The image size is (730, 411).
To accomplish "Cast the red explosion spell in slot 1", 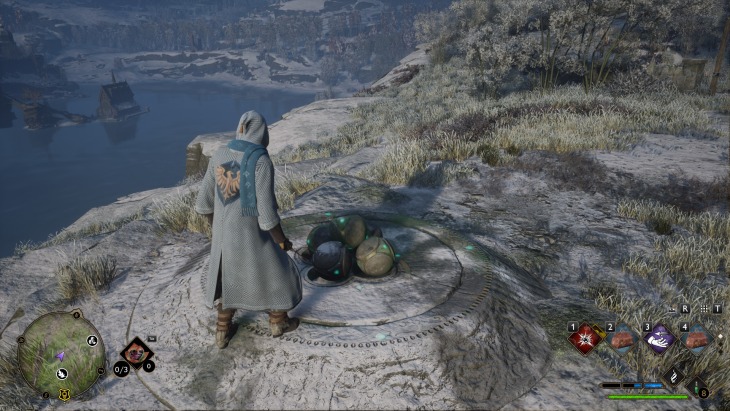I will click(x=582, y=340).
